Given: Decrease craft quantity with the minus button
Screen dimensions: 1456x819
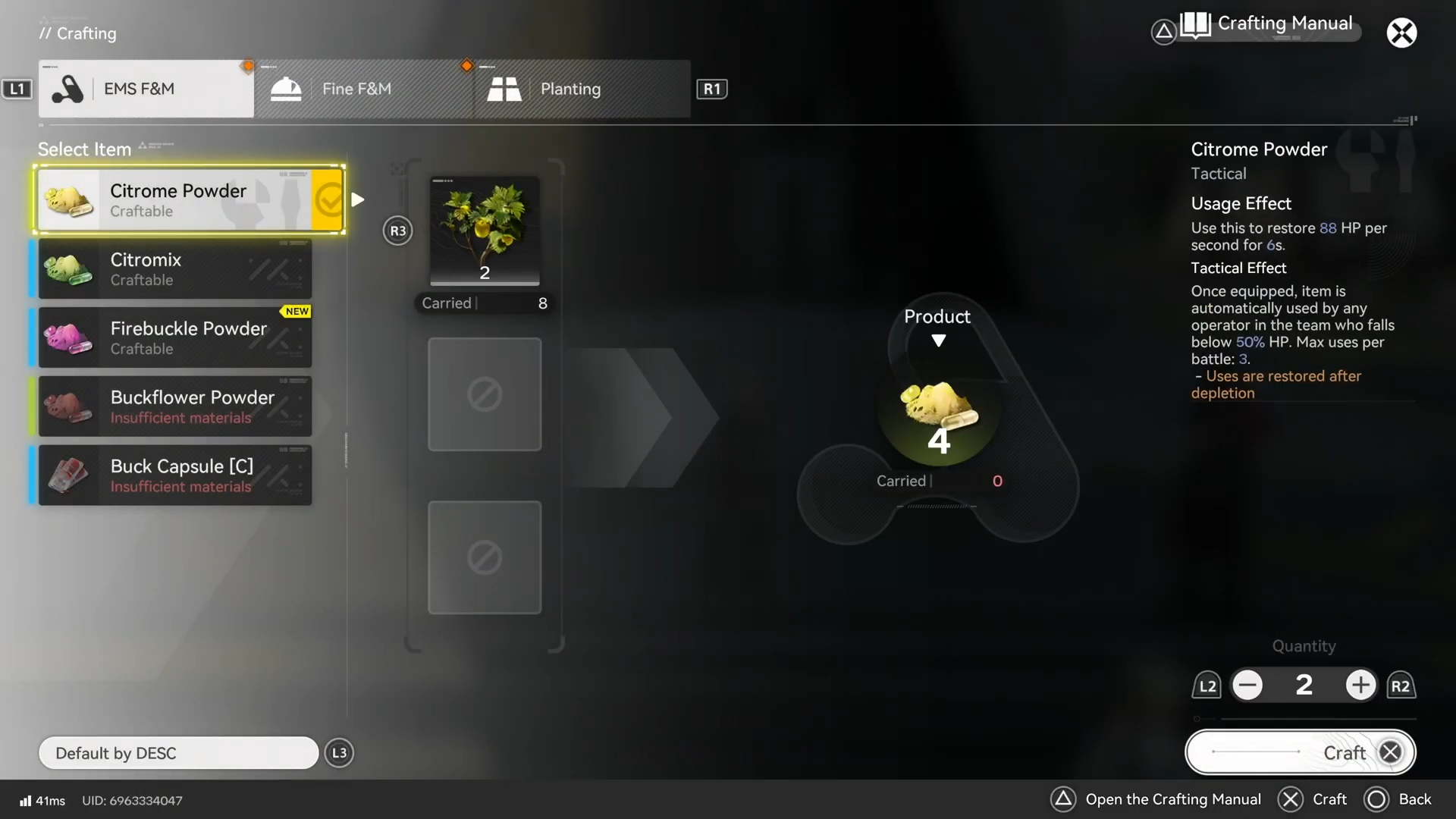Looking at the screenshot, I should click(x=1247, y=686).
